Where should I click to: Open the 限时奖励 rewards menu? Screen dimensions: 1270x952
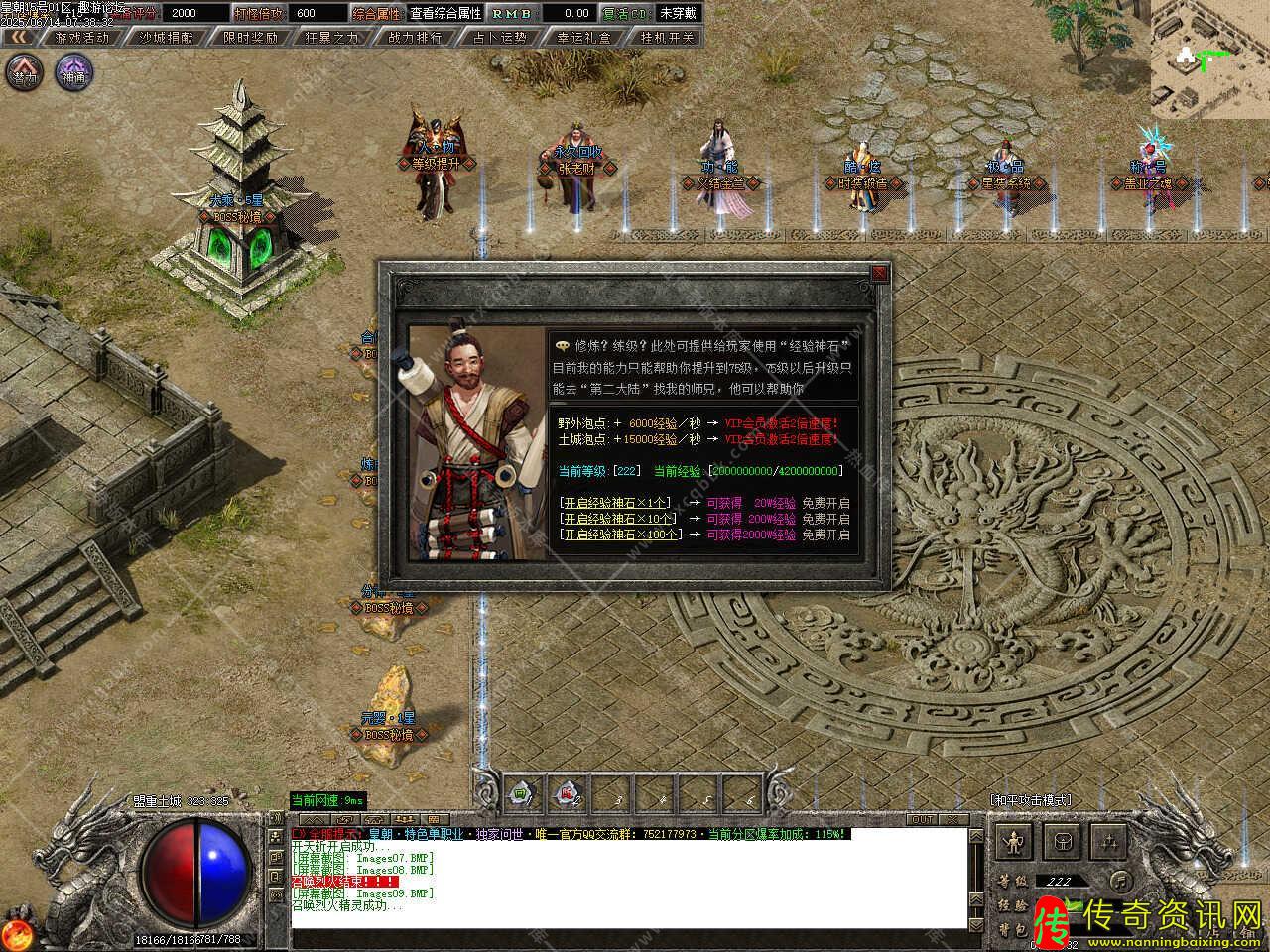pos(250,37)
